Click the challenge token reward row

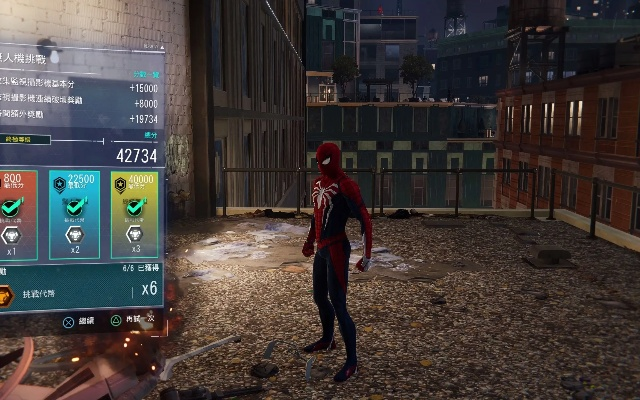tap(80, 290)
